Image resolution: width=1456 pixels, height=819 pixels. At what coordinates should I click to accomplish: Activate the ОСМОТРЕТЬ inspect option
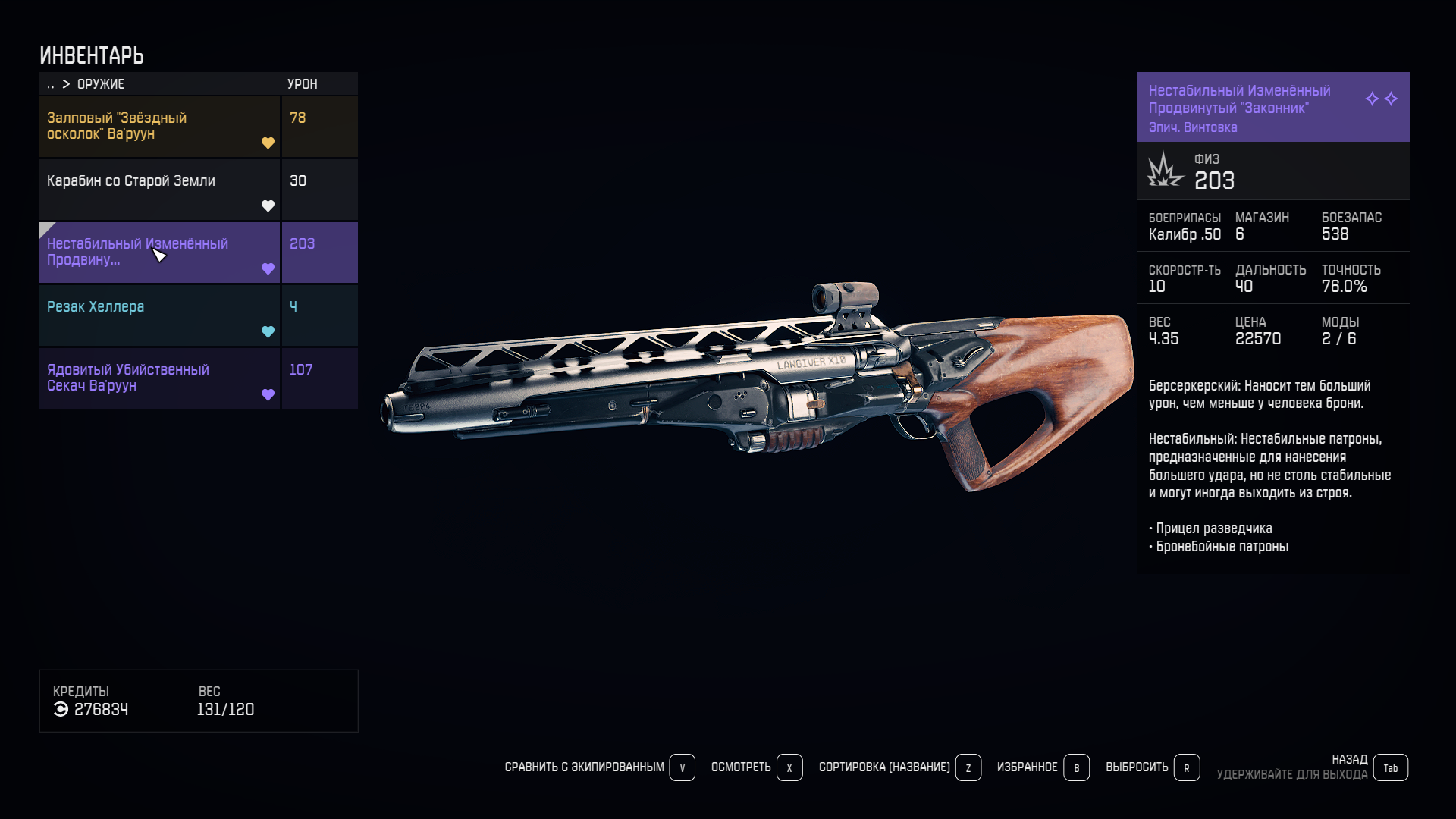[x=756, y=767]
